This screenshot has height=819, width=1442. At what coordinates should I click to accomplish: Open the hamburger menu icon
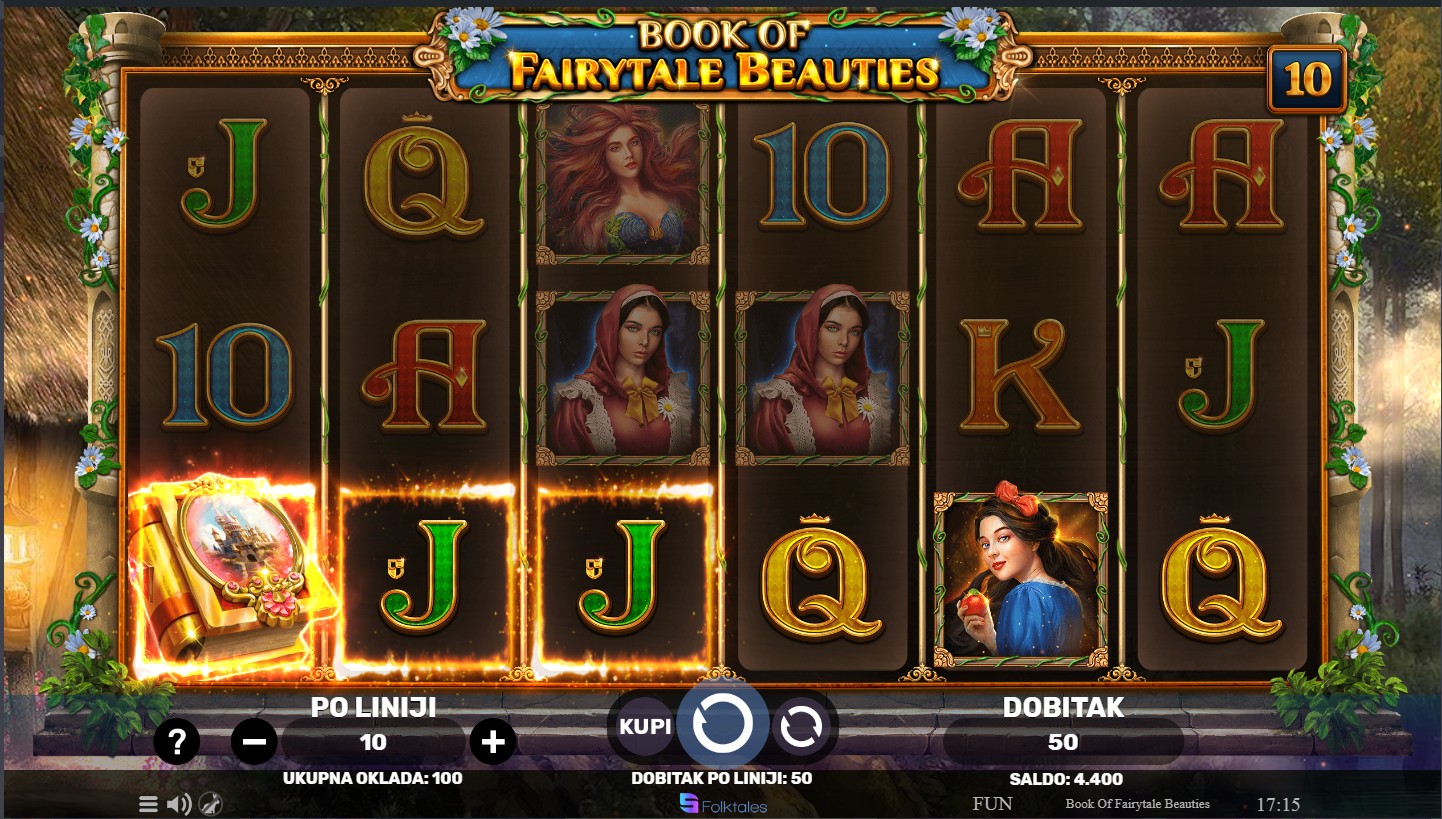coord(148,804)
